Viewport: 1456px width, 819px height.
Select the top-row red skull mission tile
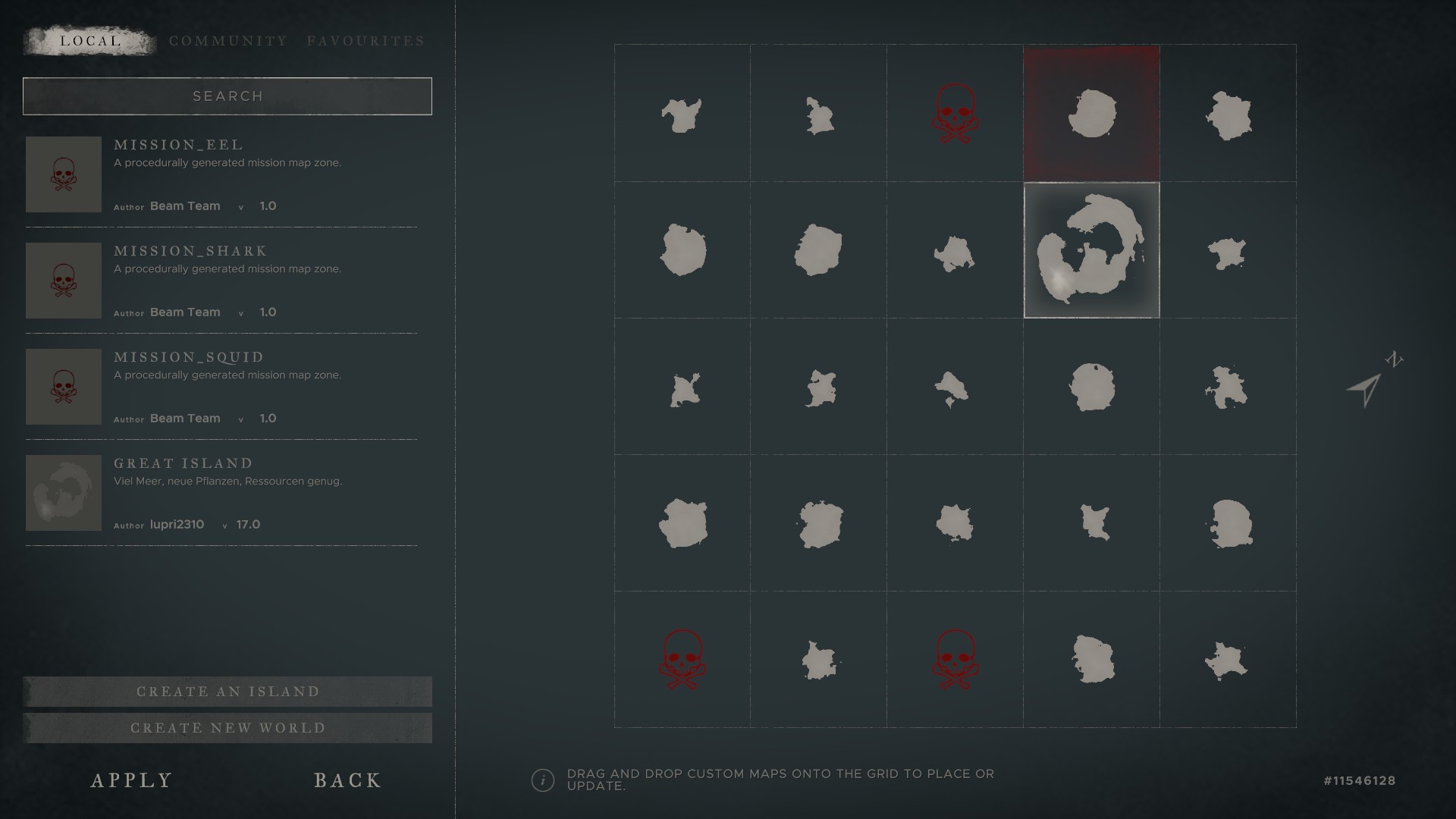[x=955, y=114]
